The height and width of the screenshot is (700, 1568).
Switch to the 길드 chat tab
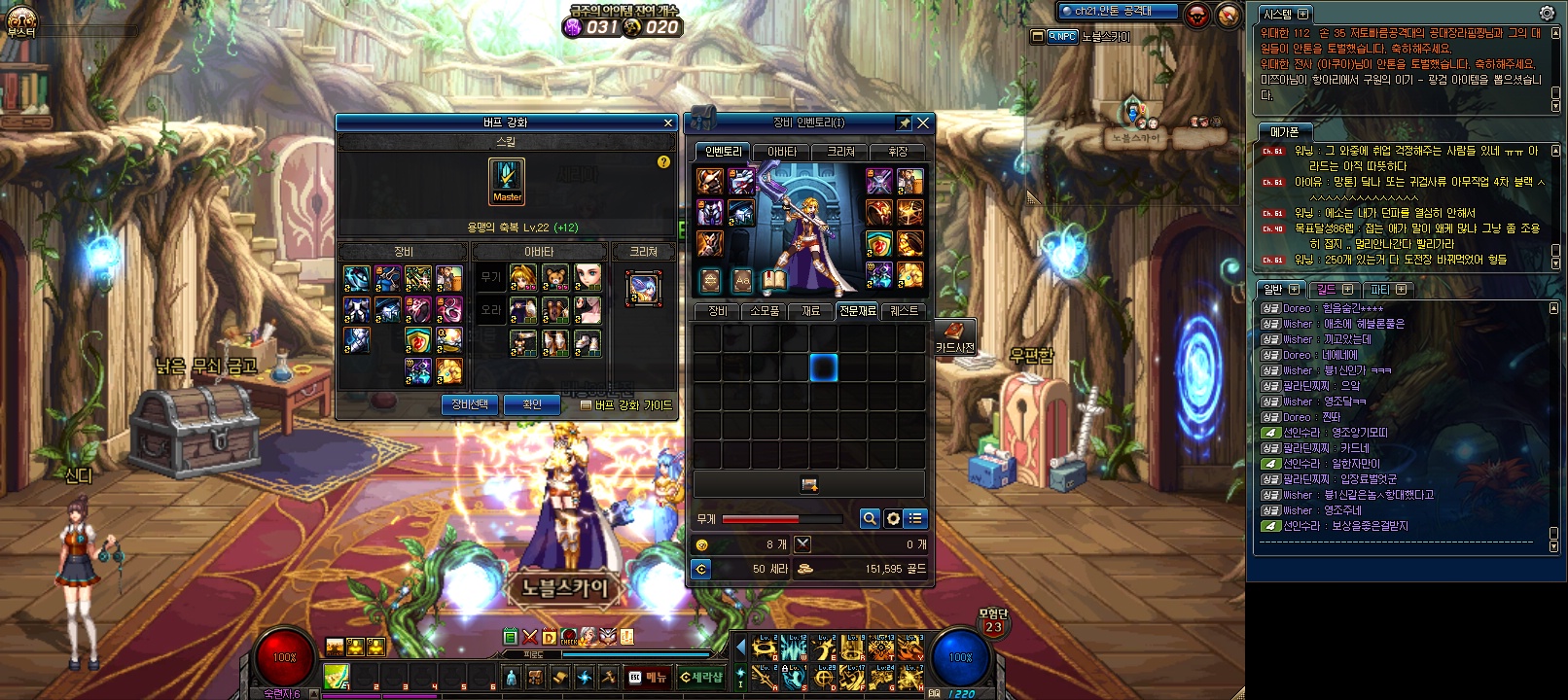coord(1335,290)
